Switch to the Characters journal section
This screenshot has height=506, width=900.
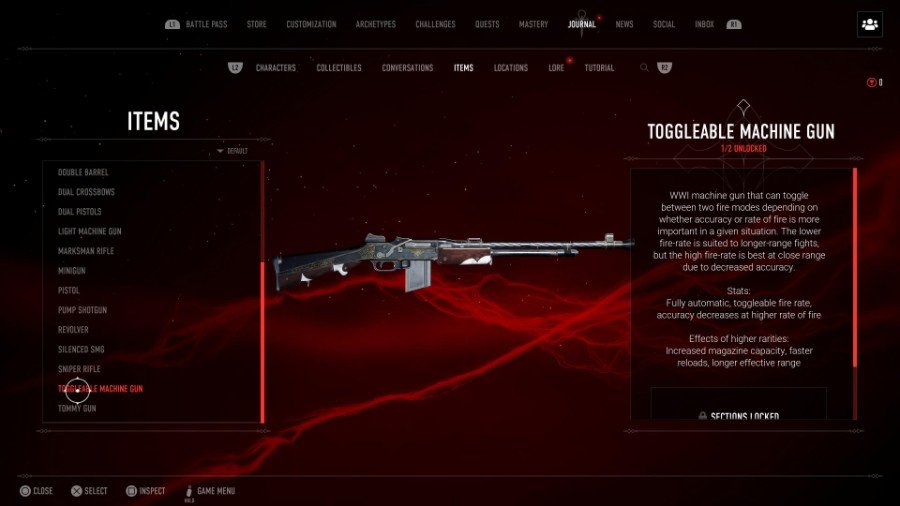(276, 68)
